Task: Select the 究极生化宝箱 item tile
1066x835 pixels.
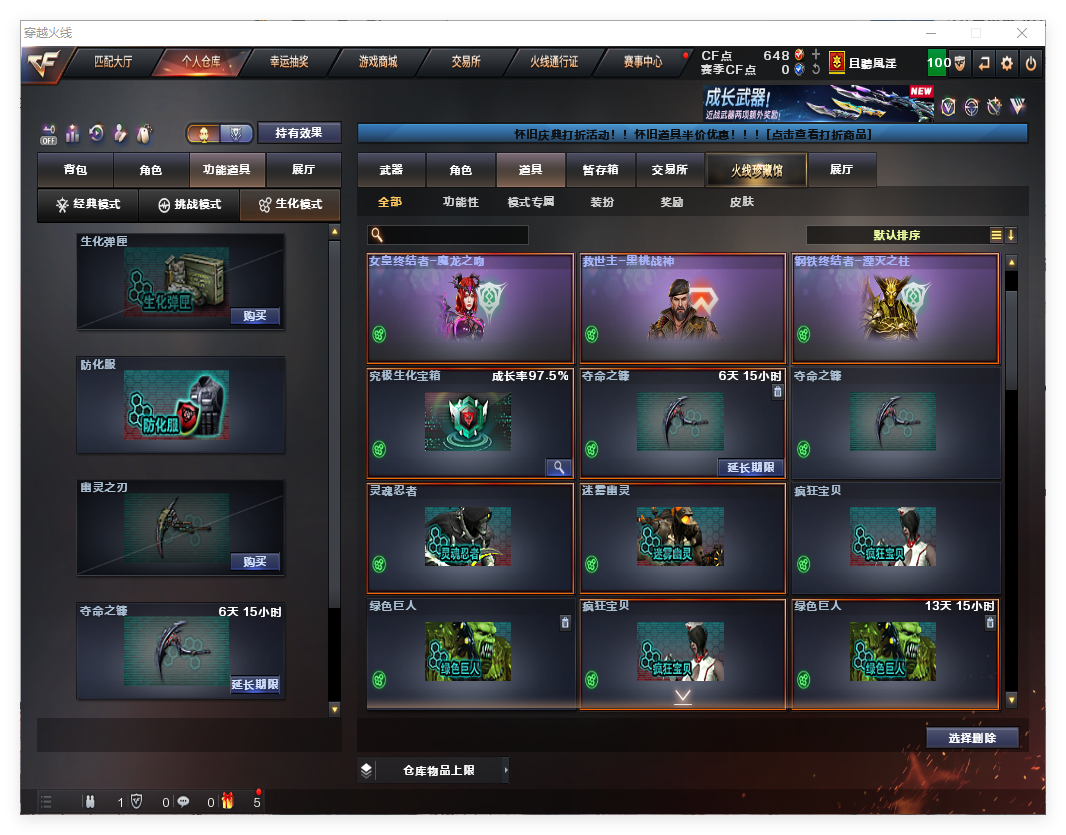Action: click(x=470, y=422)
